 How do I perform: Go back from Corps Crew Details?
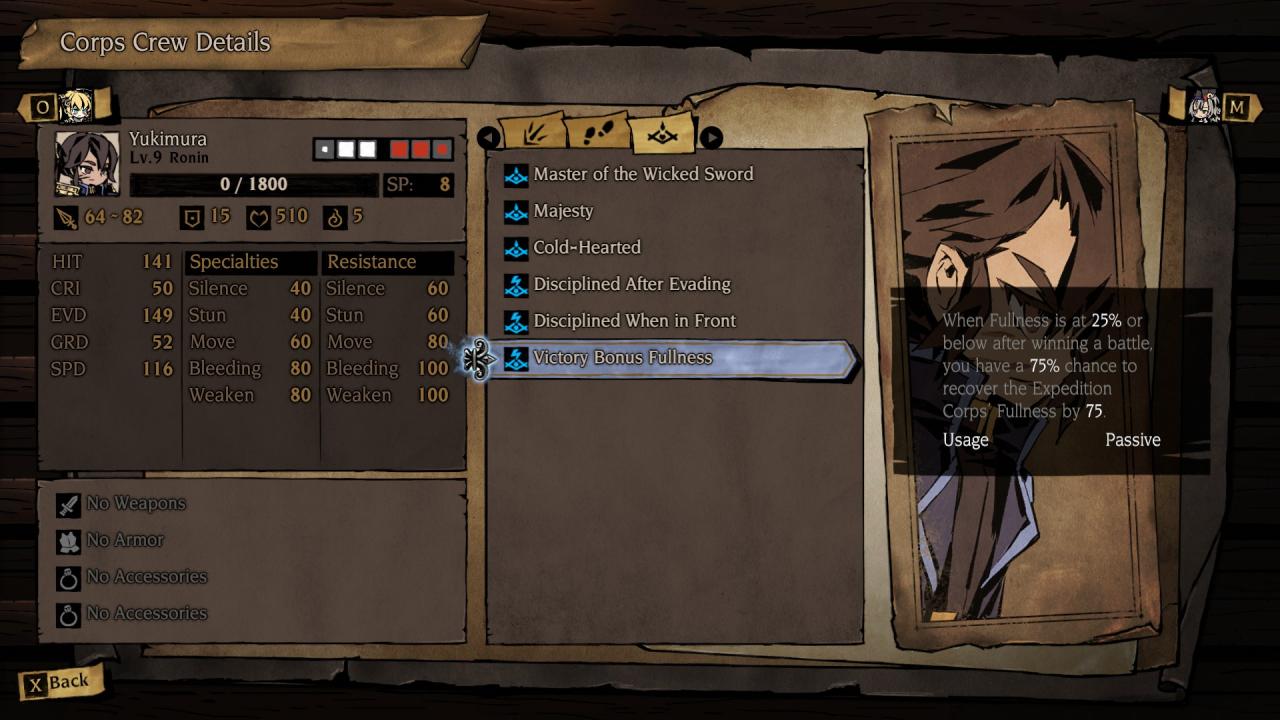click(58, 683)
